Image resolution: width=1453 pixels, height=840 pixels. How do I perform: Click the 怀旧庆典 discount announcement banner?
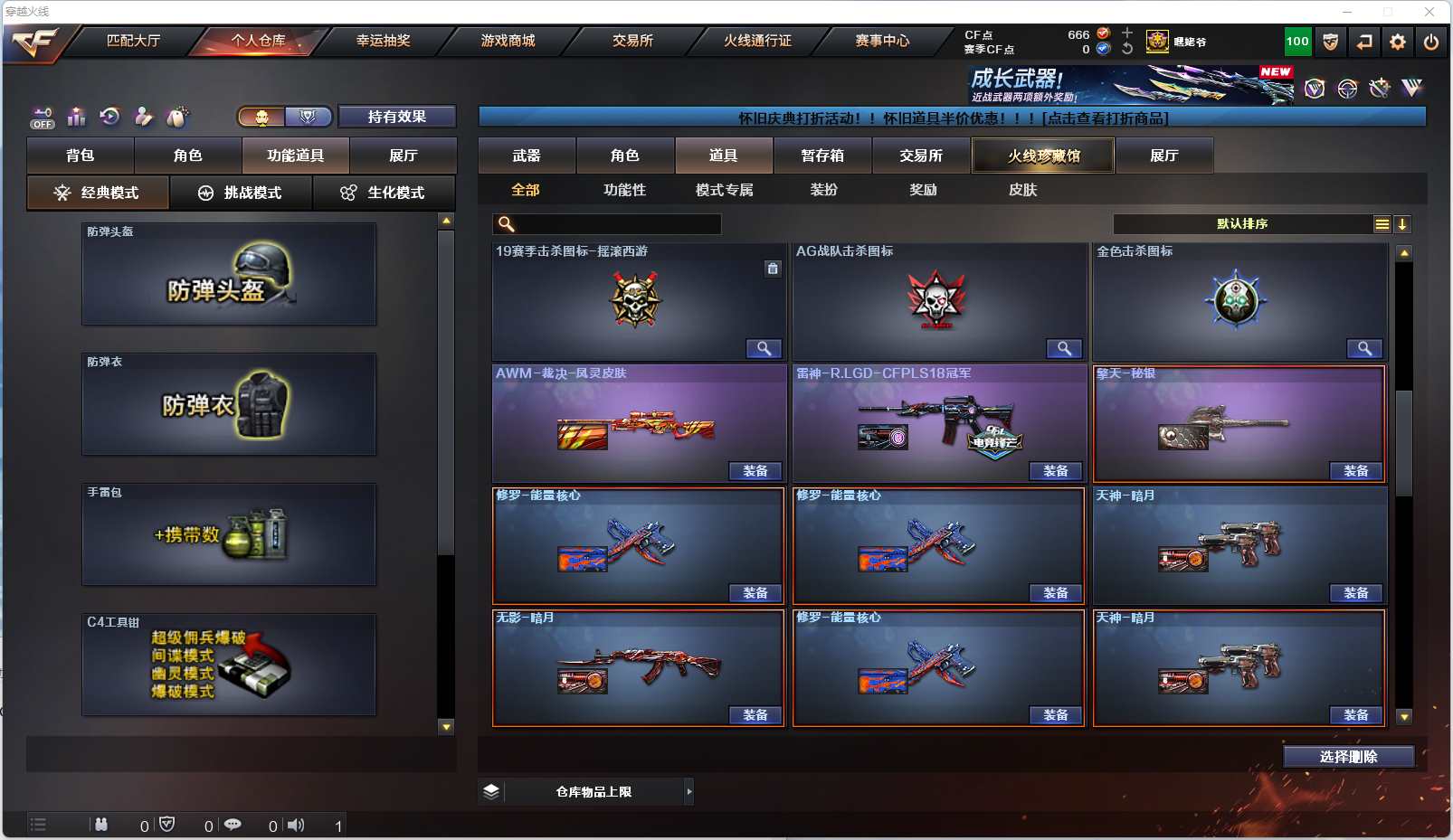point(952,118)
